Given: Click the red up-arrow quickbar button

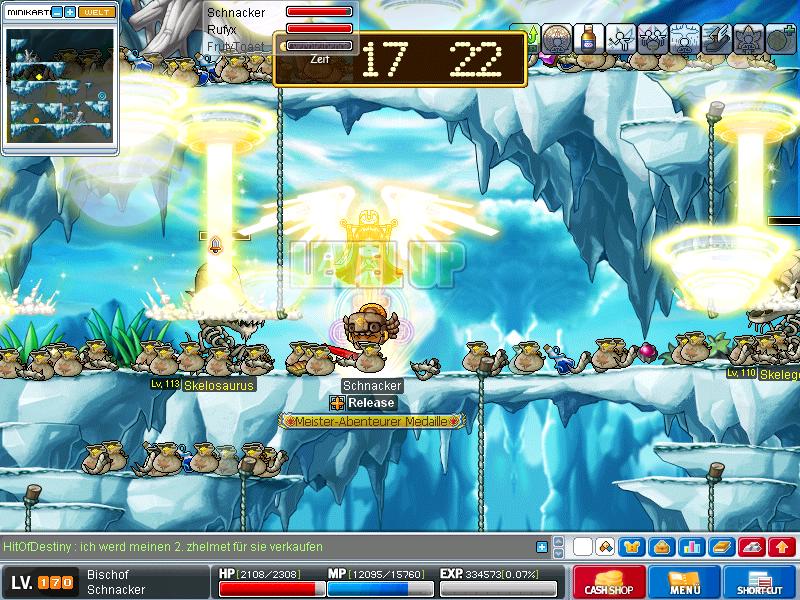Looking at the screenshot, I should (782, 547).
